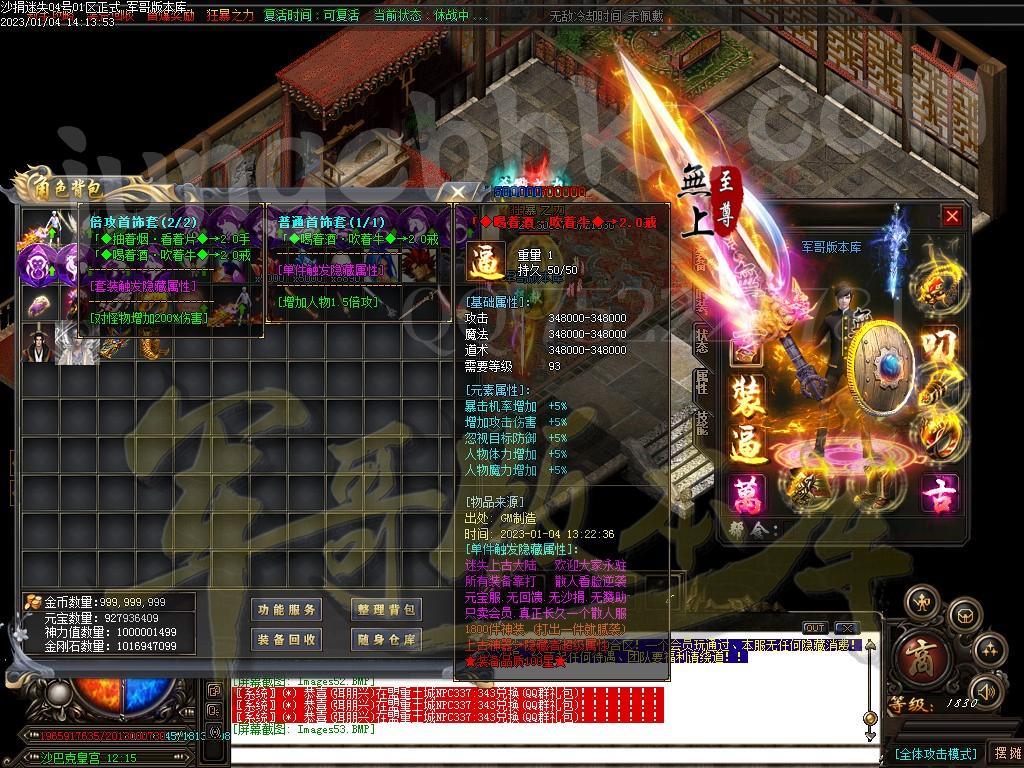Open the box-shaped bag round button
This screenshot has width=1024, height=768.
pos(962,615)
